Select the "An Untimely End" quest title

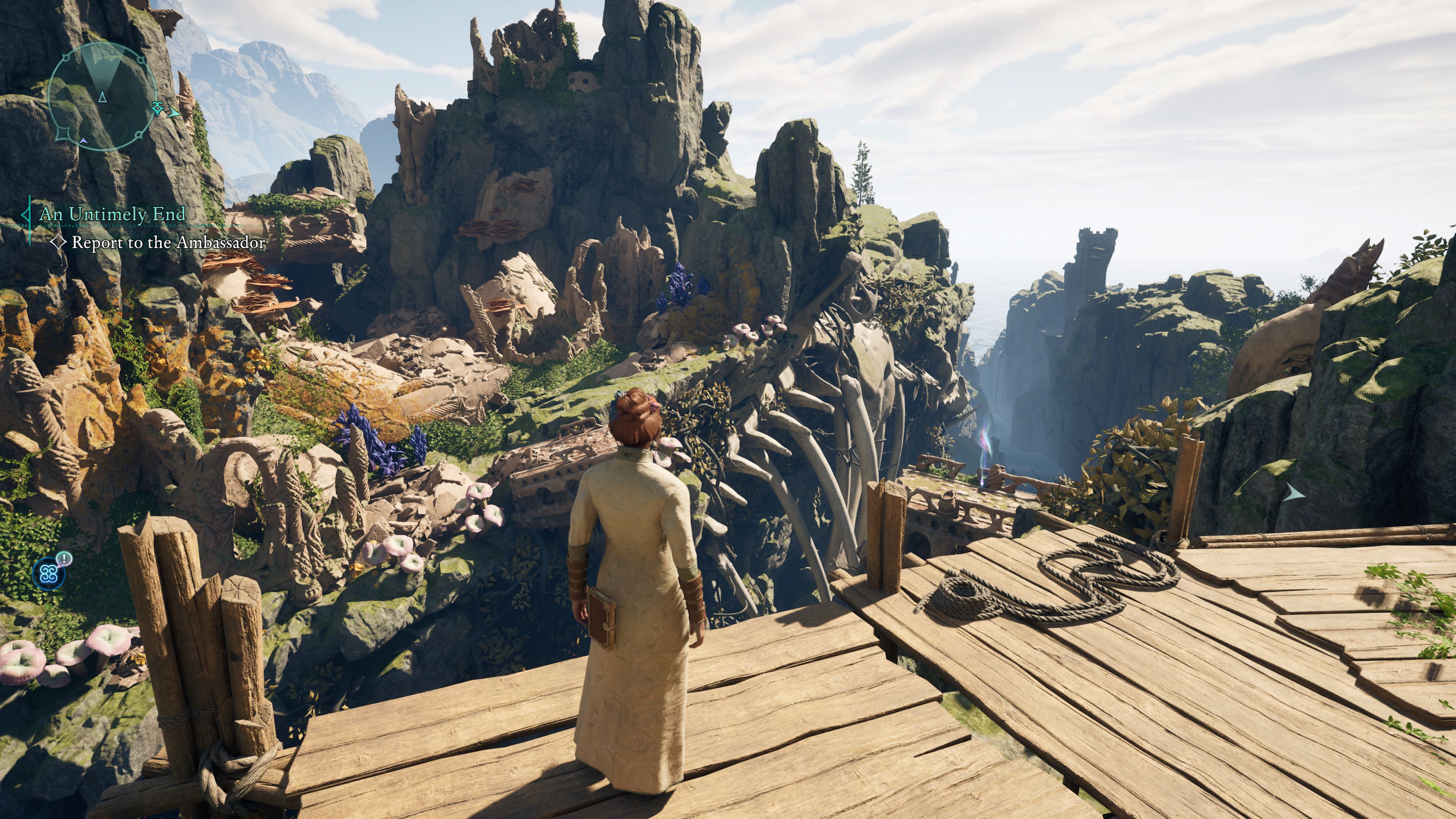click(113, 214)
